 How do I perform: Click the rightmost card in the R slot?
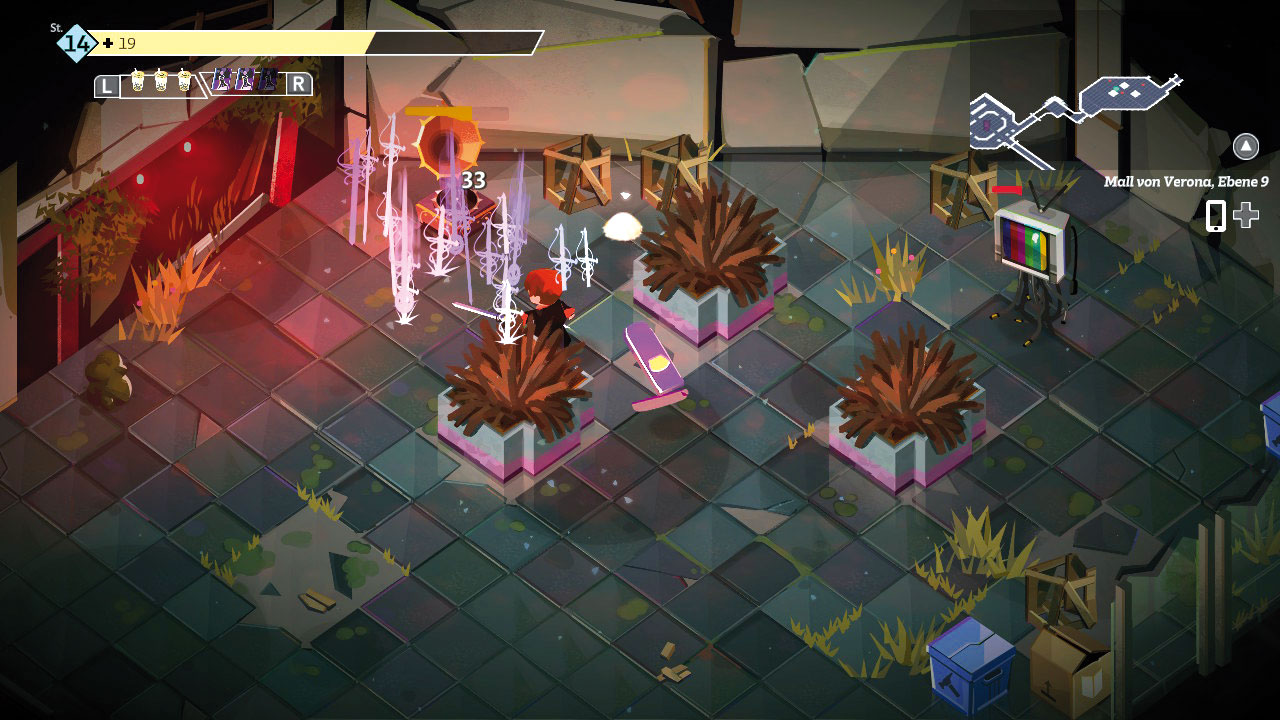click(x=267, y=81)
